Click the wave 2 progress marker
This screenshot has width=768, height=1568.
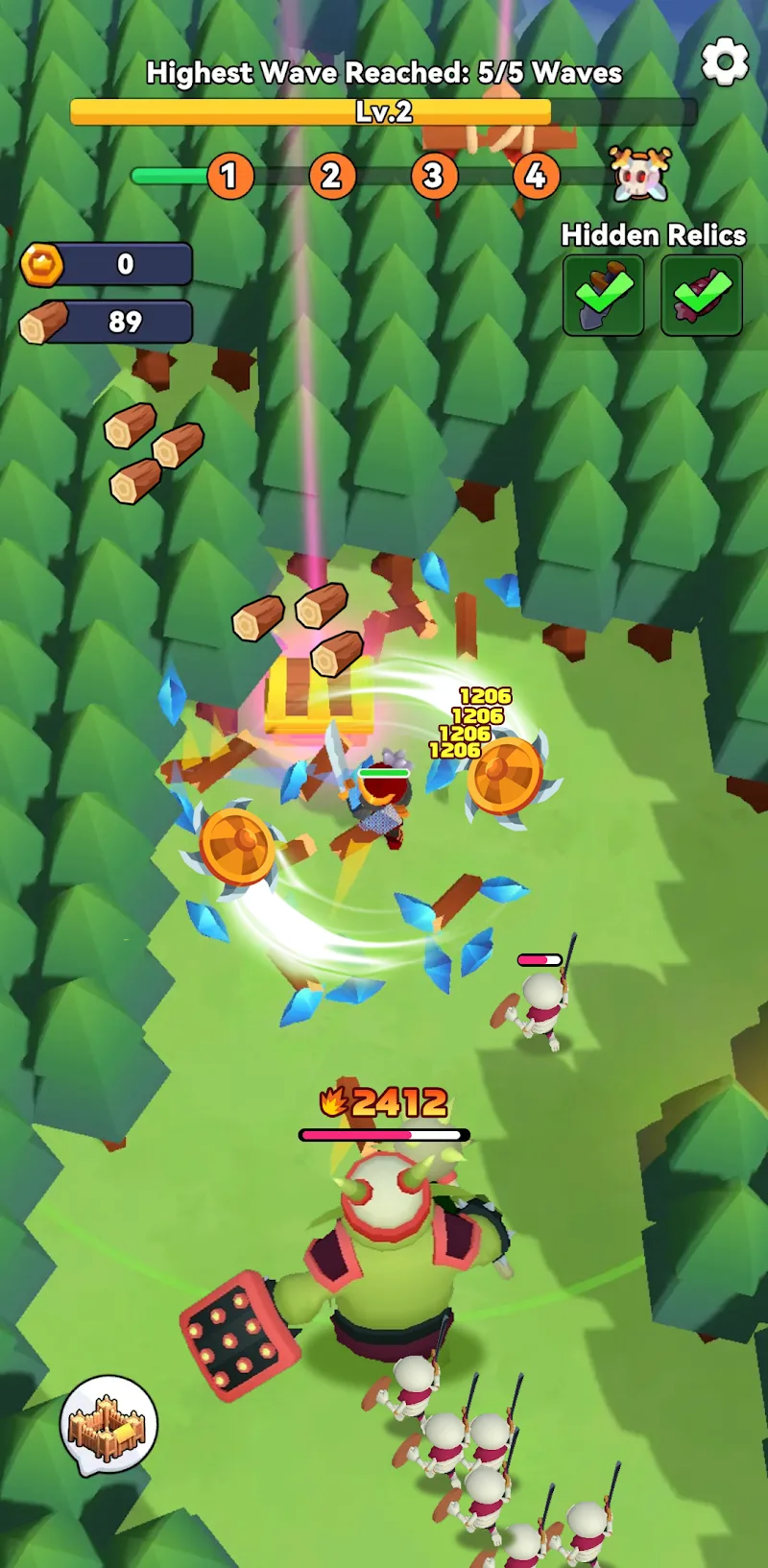pos(331,176)
